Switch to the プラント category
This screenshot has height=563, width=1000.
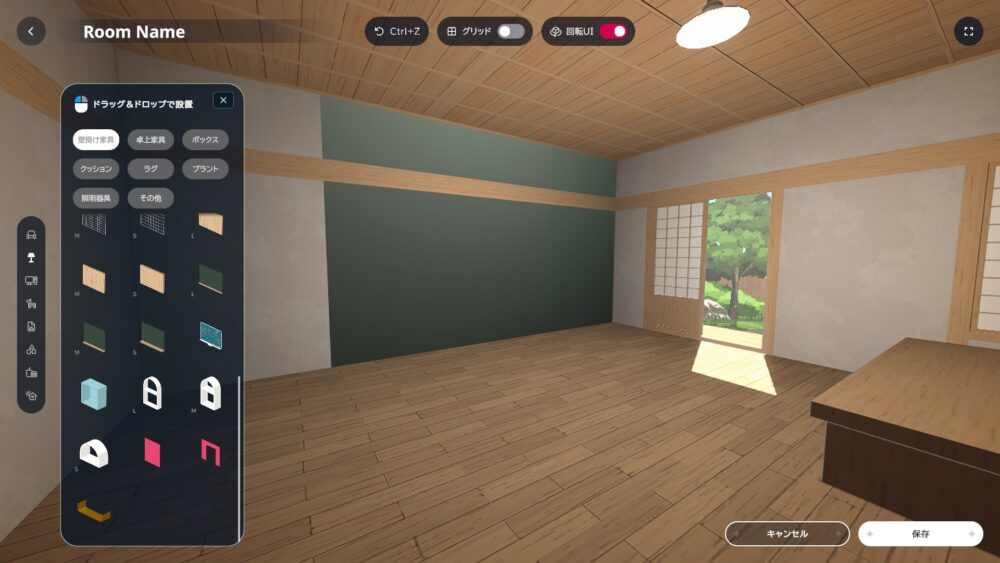point(205,169)
